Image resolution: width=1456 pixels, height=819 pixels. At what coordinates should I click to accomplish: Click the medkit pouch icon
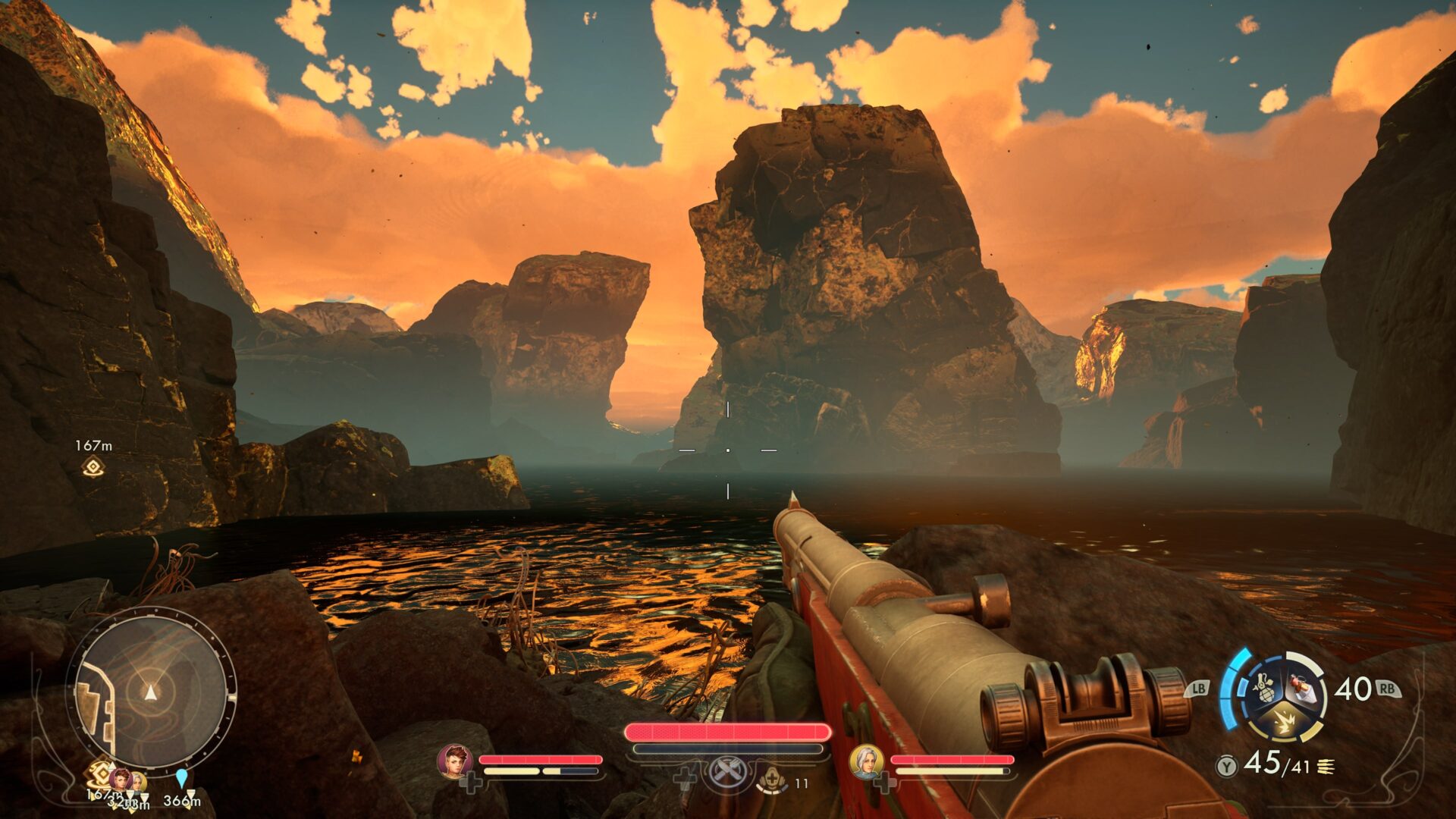[772, 779]
